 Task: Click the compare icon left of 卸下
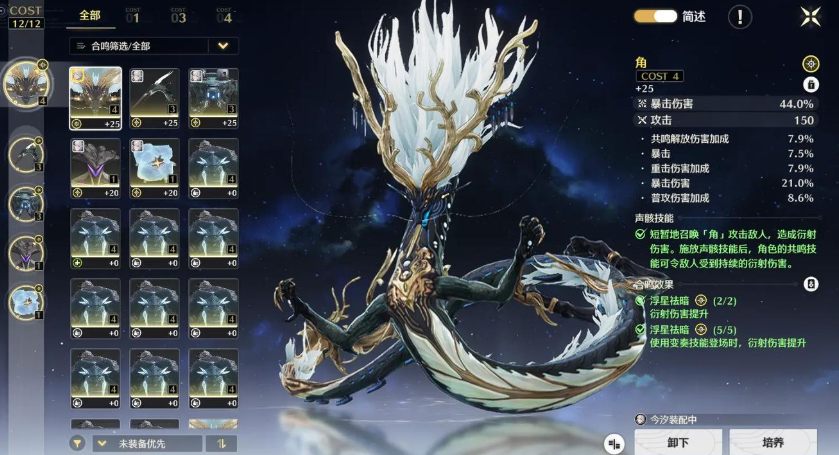pos(615,443)
